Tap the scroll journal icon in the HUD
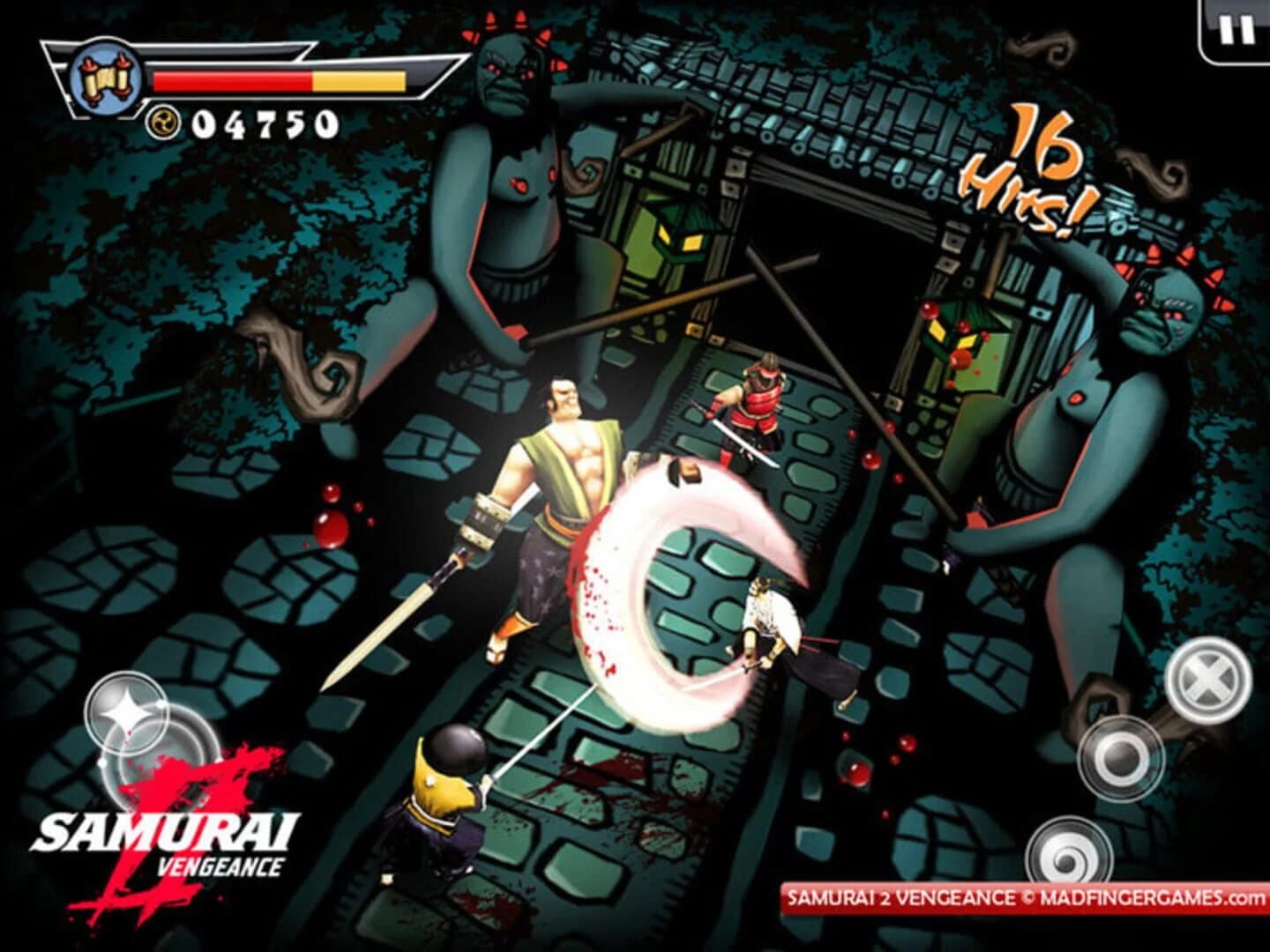Image resolution: width=1270 pixels, height=952 pixels. pyautogui.click(x=106, y=77)
